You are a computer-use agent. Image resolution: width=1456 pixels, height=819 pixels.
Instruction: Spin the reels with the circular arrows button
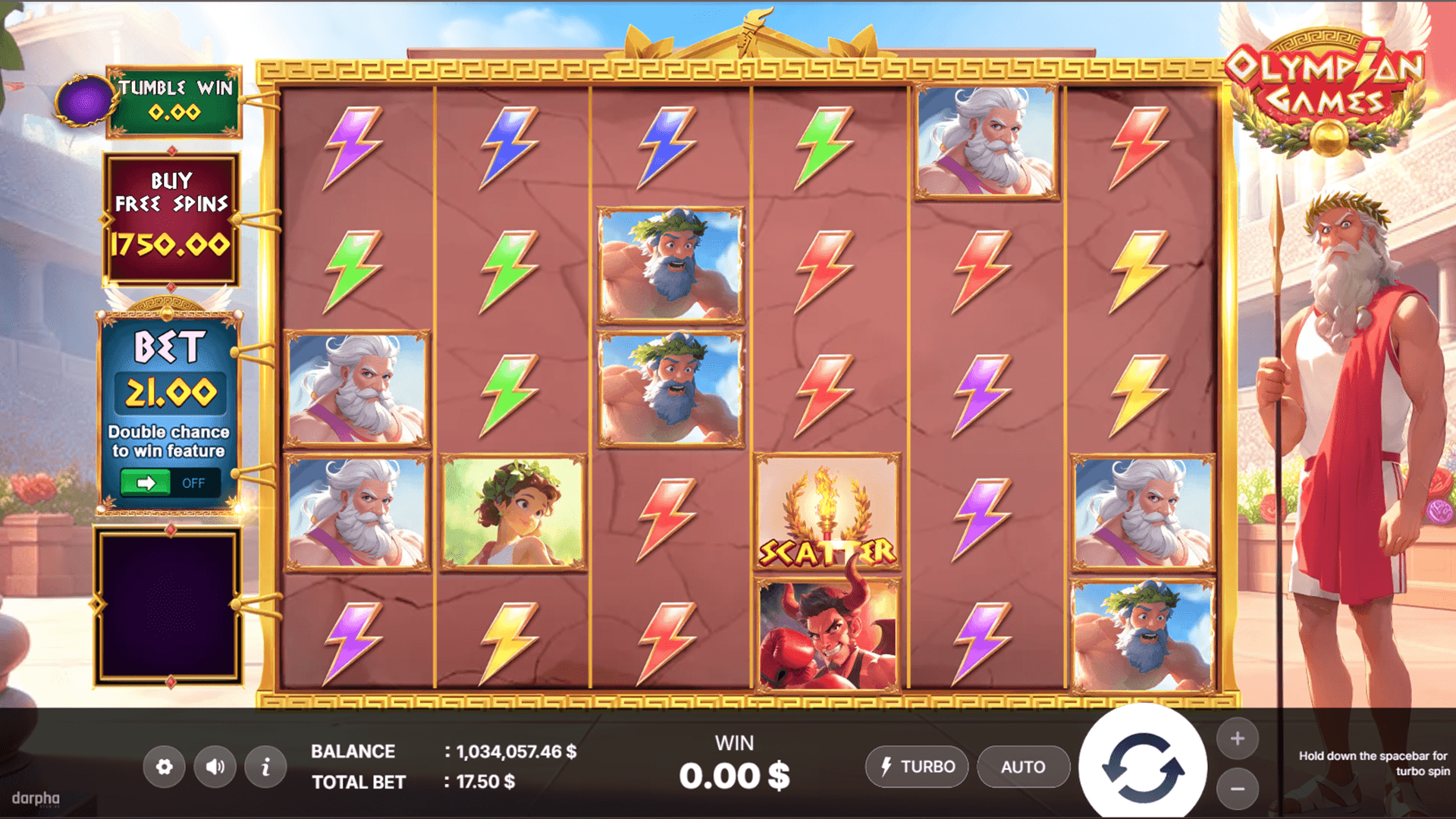pos(1143,767)
